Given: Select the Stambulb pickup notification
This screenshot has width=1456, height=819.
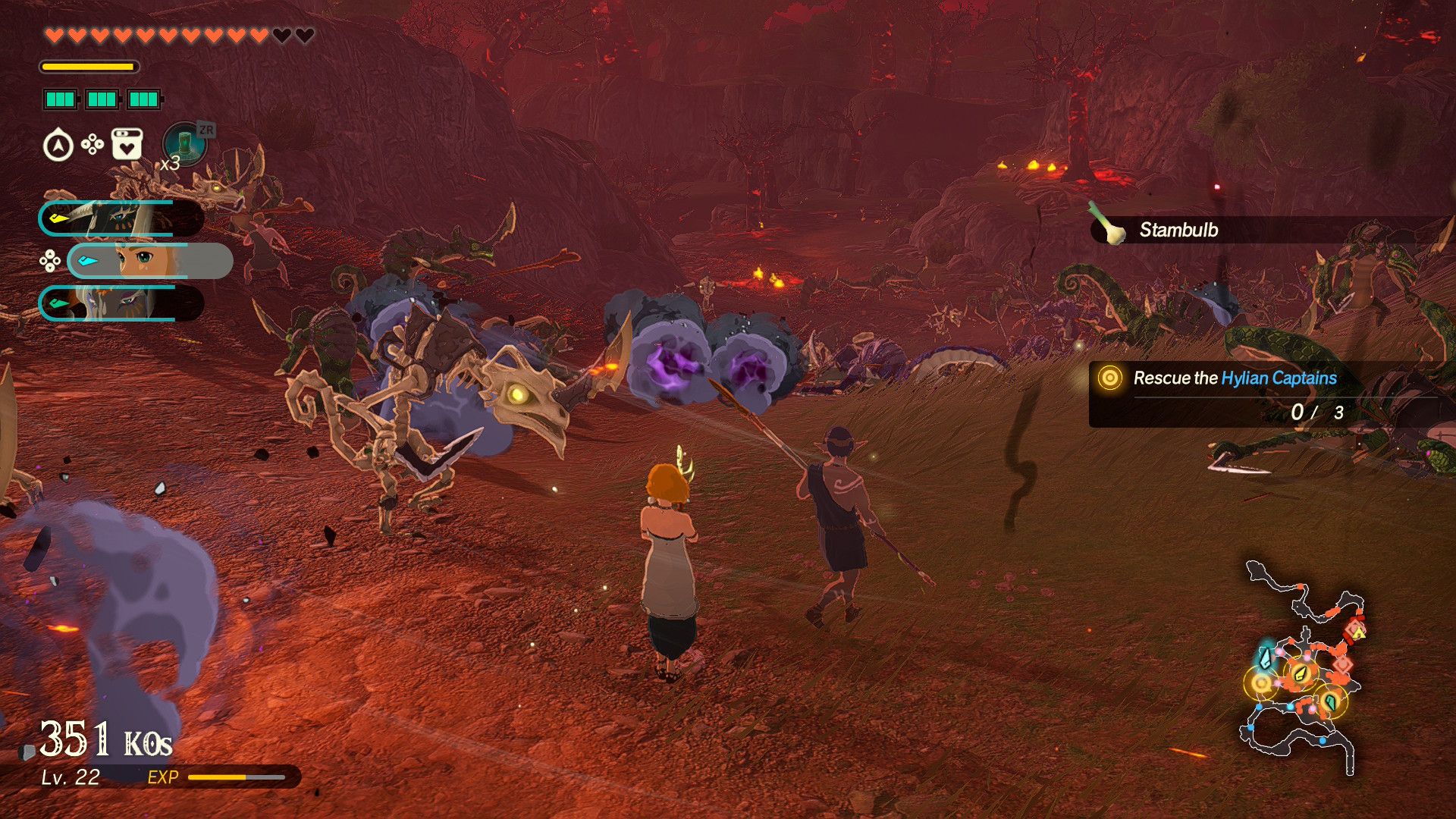Looking at the screenshot, I should [x=1178, y=230].
